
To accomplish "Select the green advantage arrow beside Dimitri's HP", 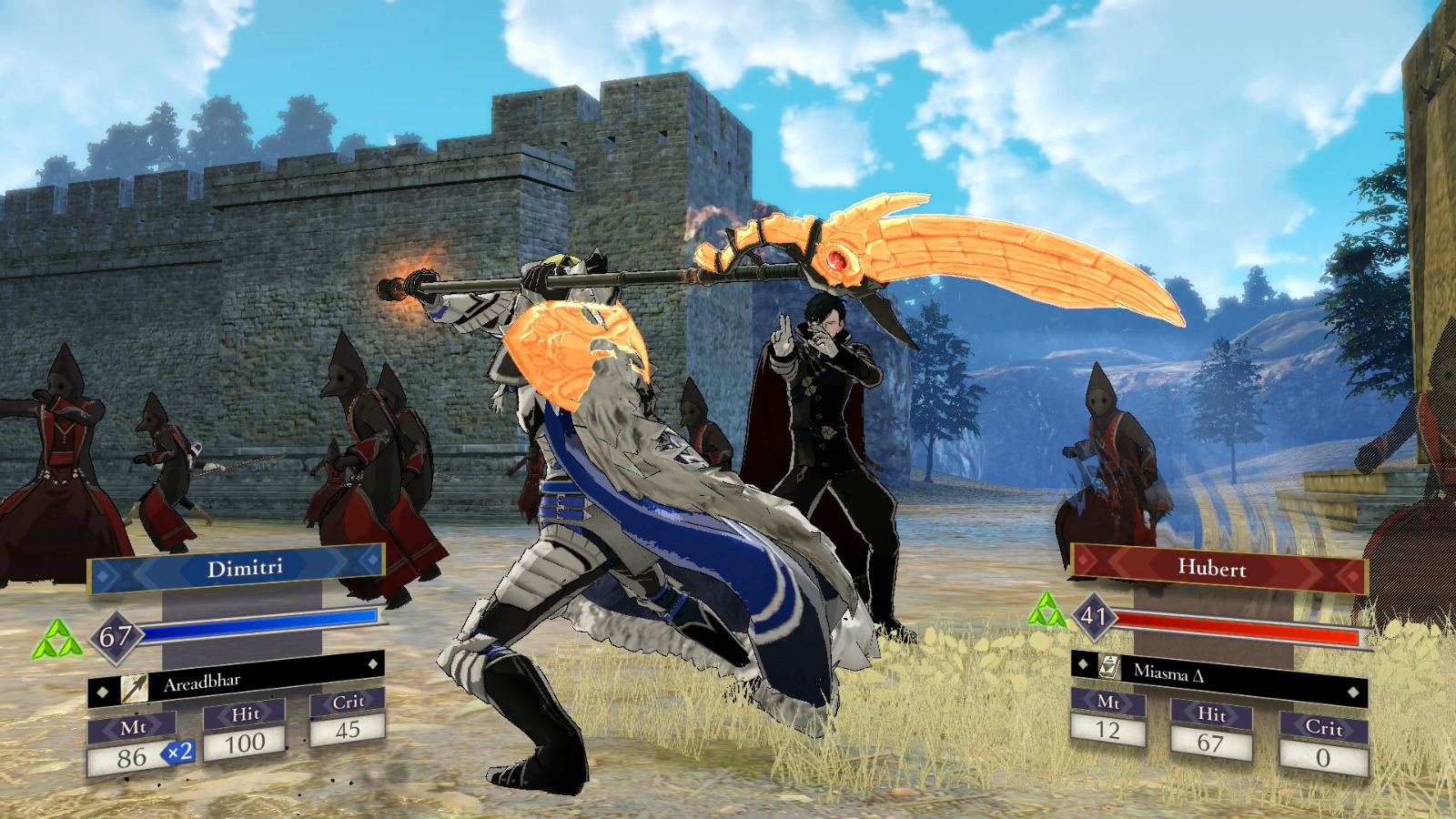I will coord(56,639).
